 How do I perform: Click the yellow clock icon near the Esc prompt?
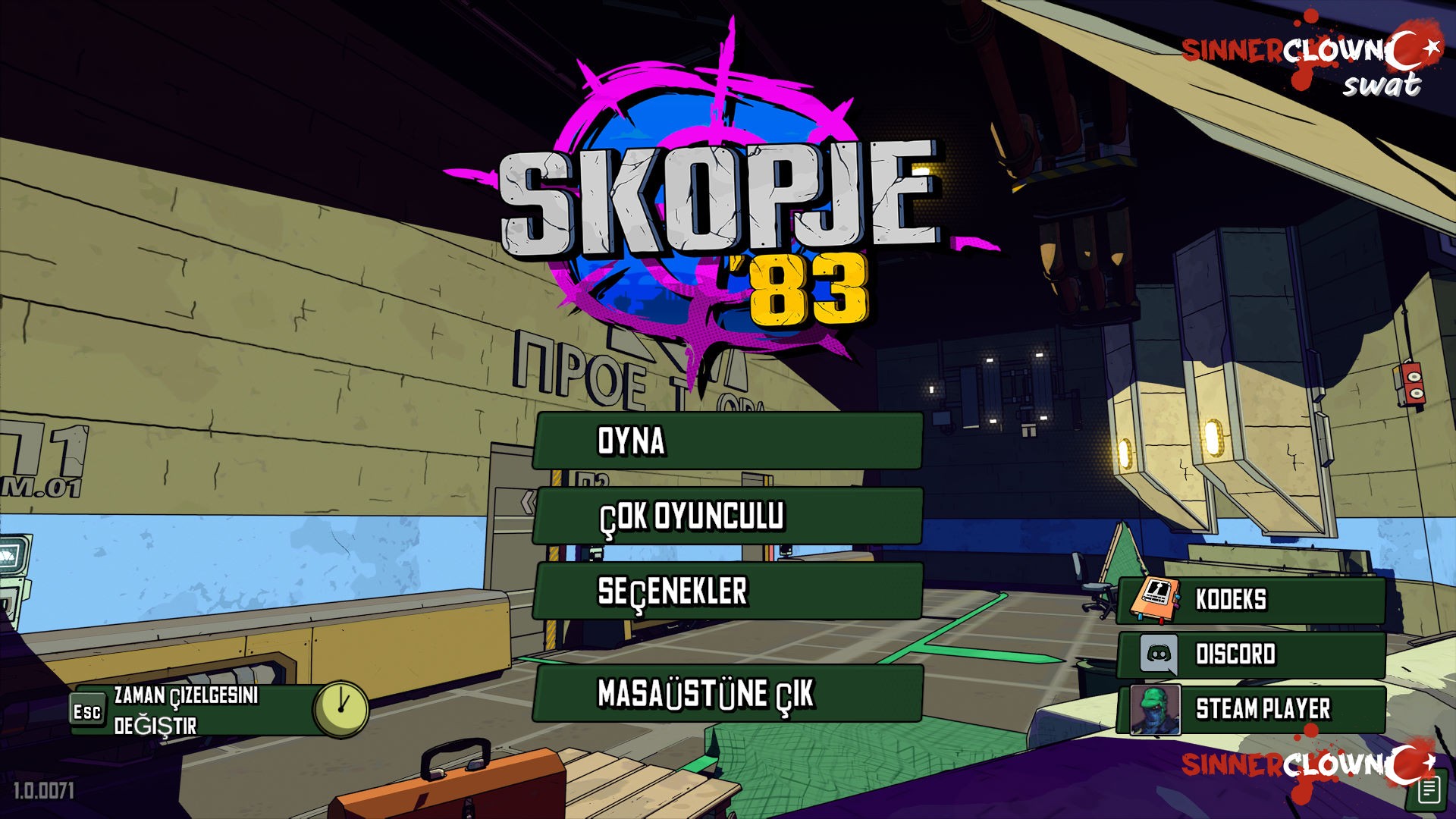coord(343,708)
